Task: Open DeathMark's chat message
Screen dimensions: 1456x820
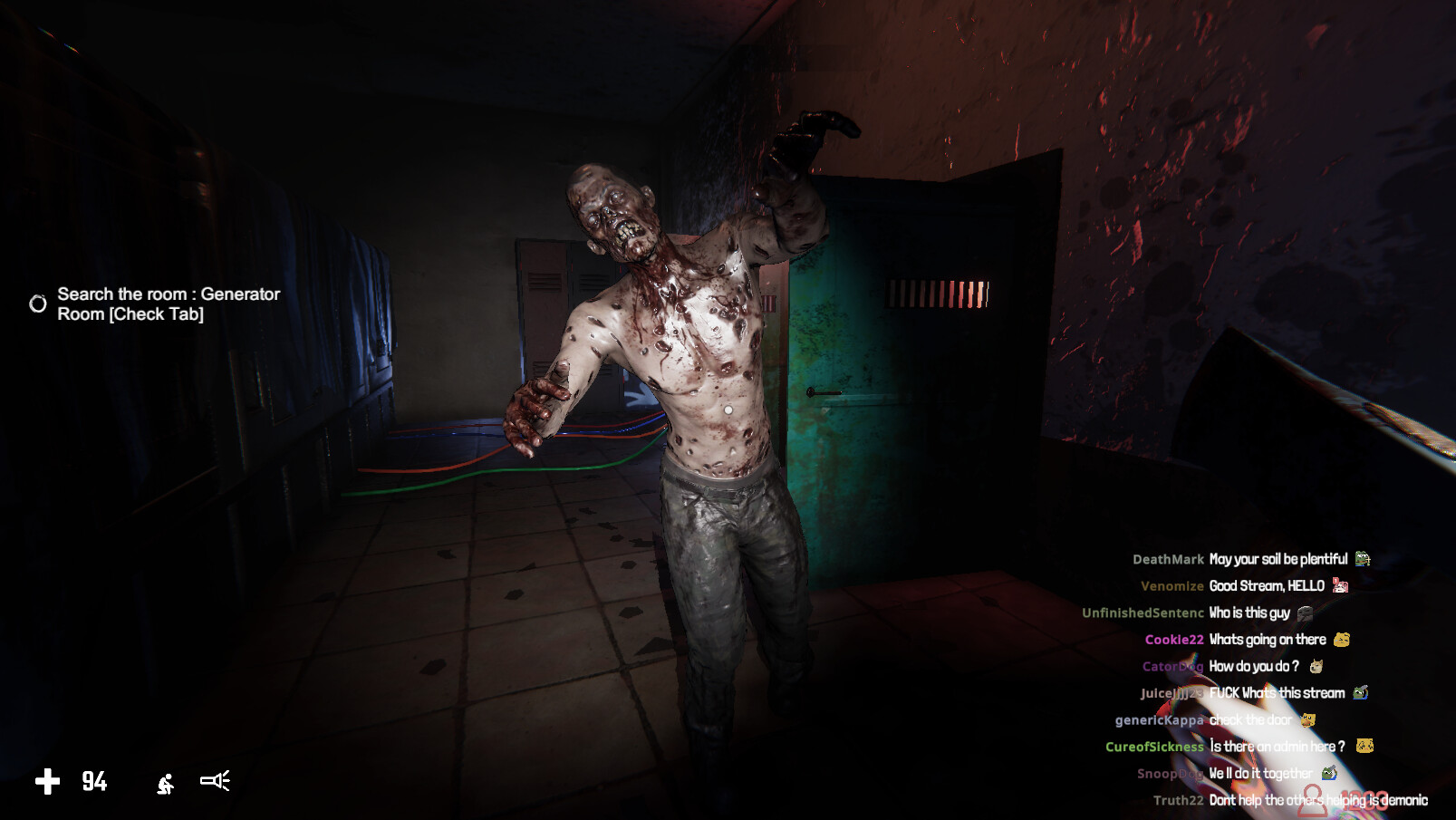Action: pyautogui.click(x=1278, y=559)
